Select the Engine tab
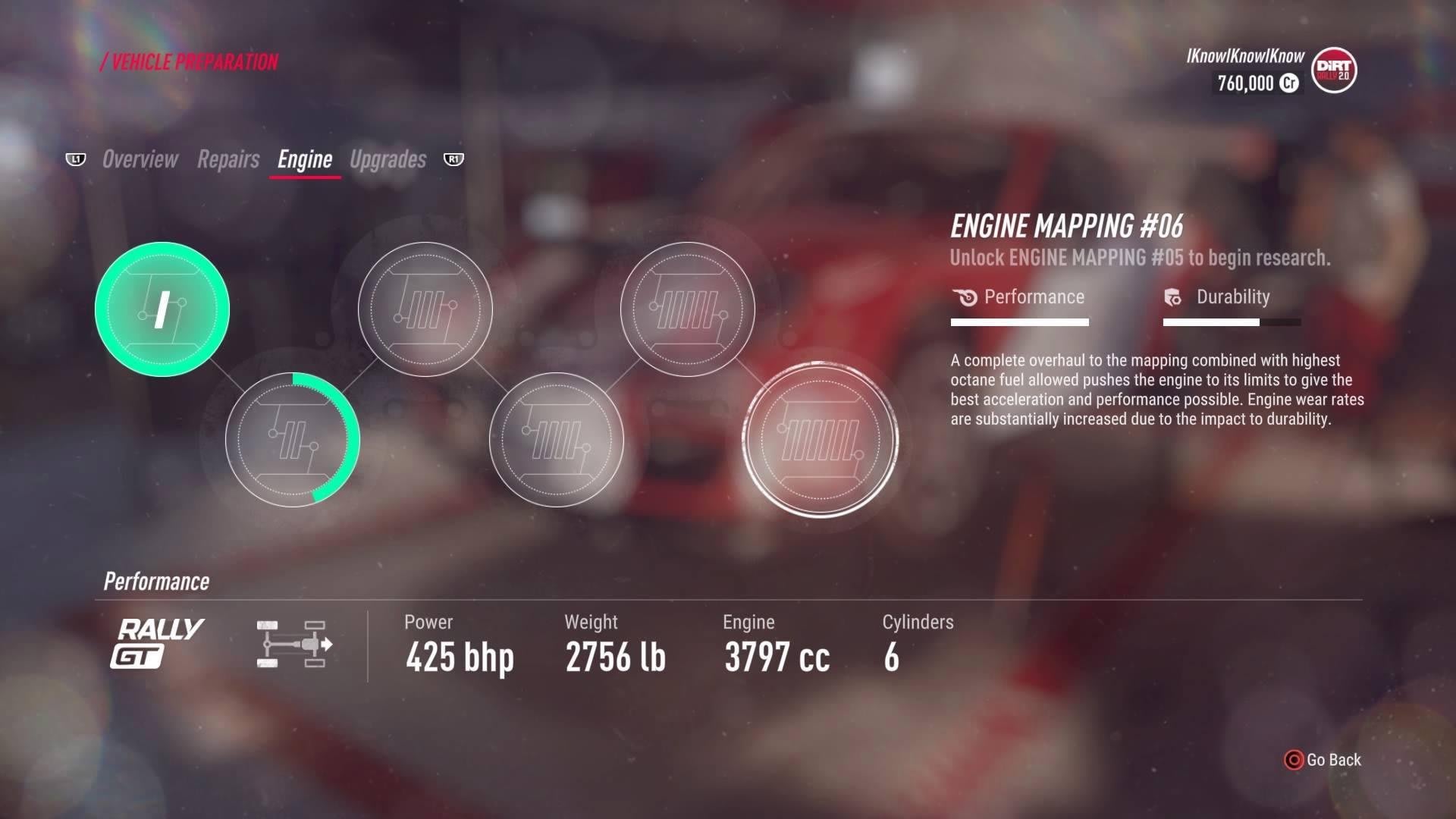 (x=305, y=159)
